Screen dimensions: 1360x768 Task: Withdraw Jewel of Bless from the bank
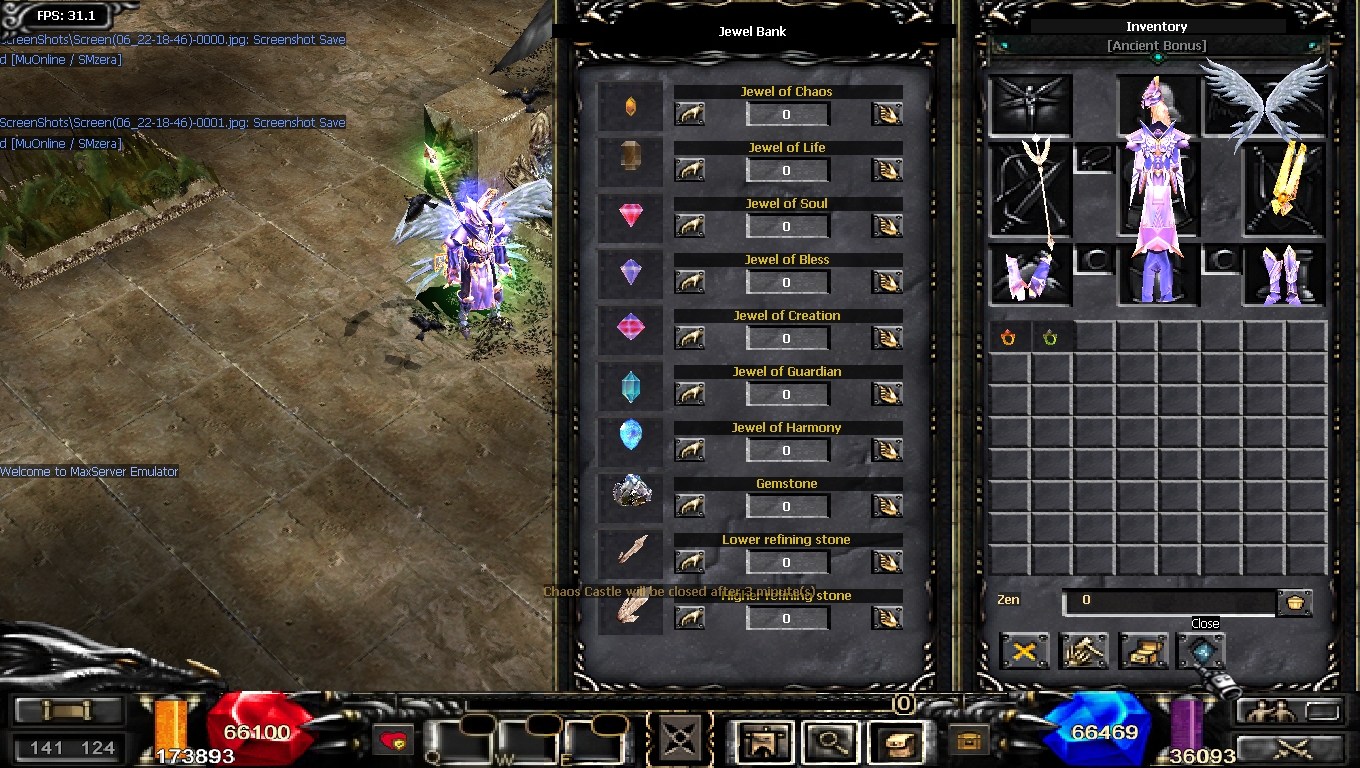pyautogui.click(x=886, y=282)
